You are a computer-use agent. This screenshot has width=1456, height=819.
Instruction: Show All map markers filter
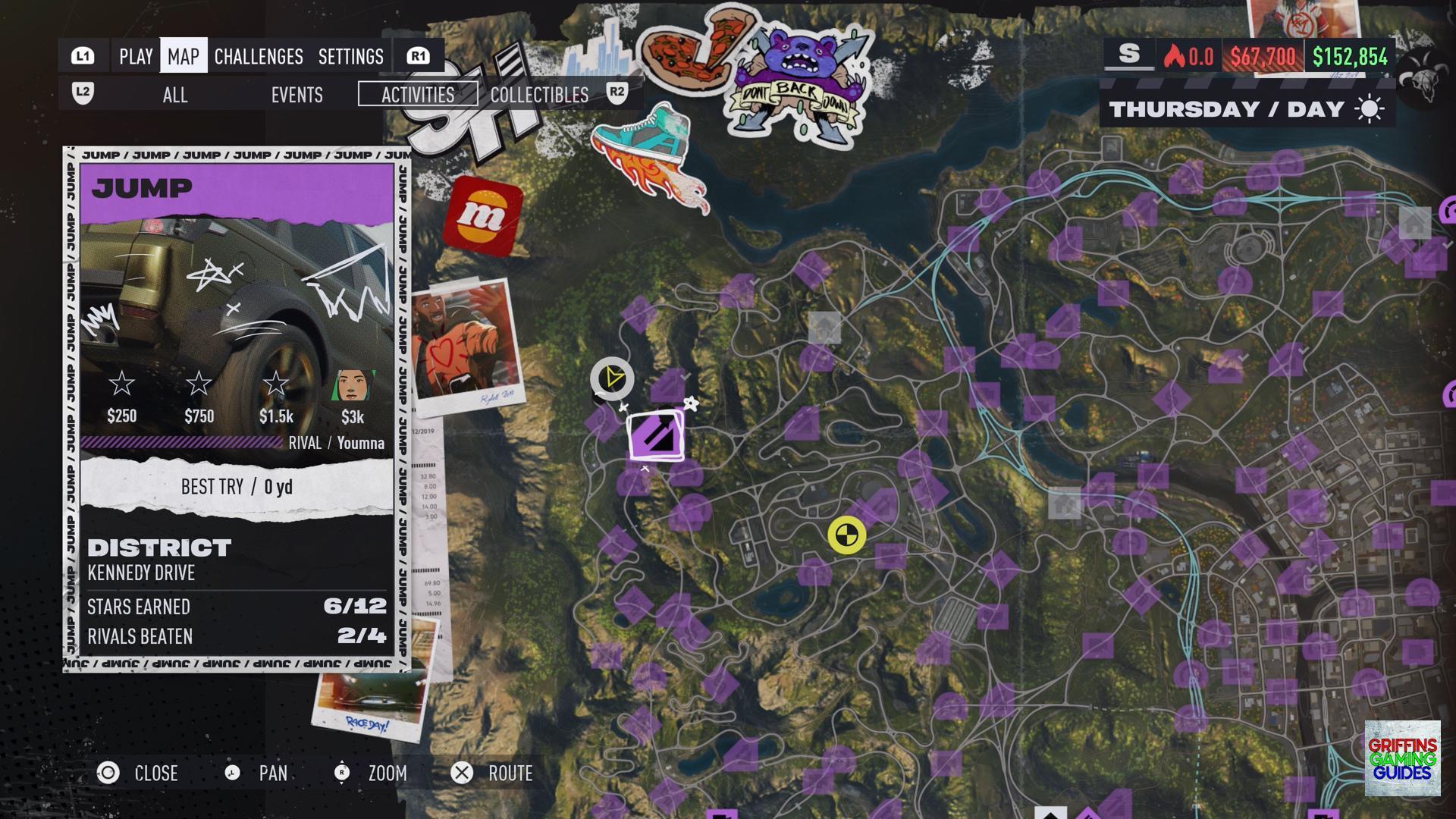click(175, 95)
